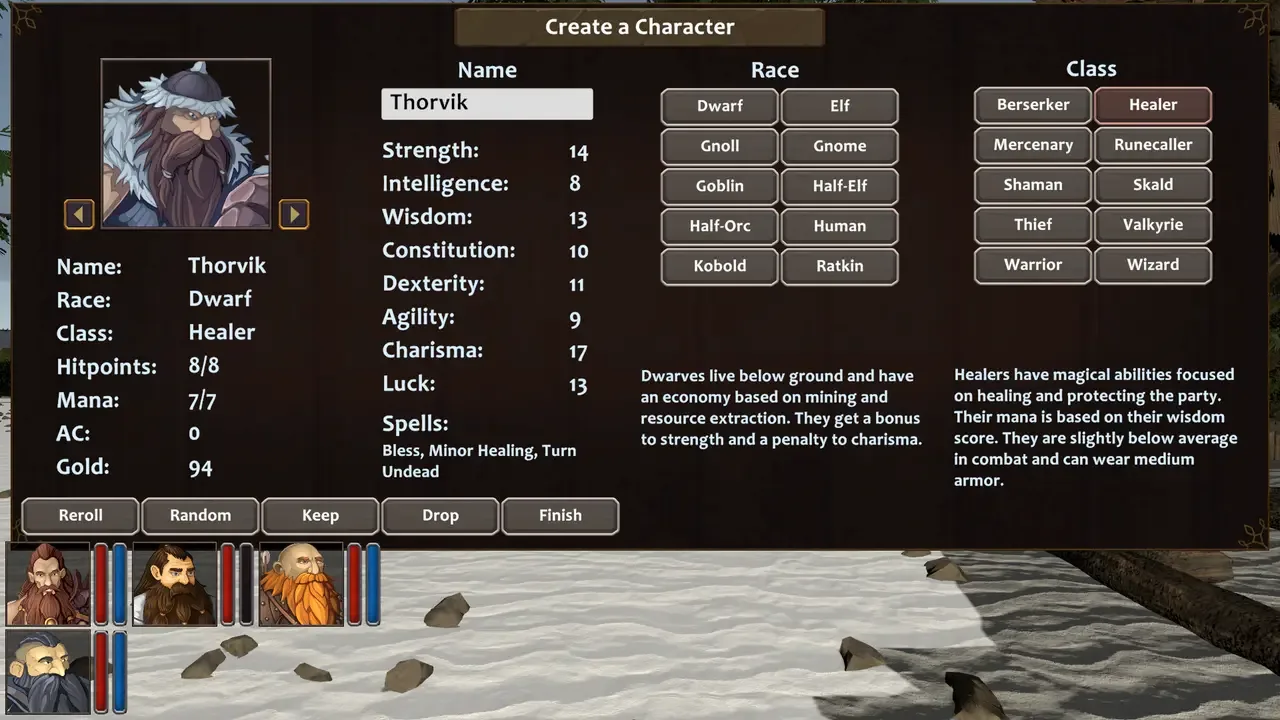
Task: Select the Wizard class
Action: pos(1153,265)
